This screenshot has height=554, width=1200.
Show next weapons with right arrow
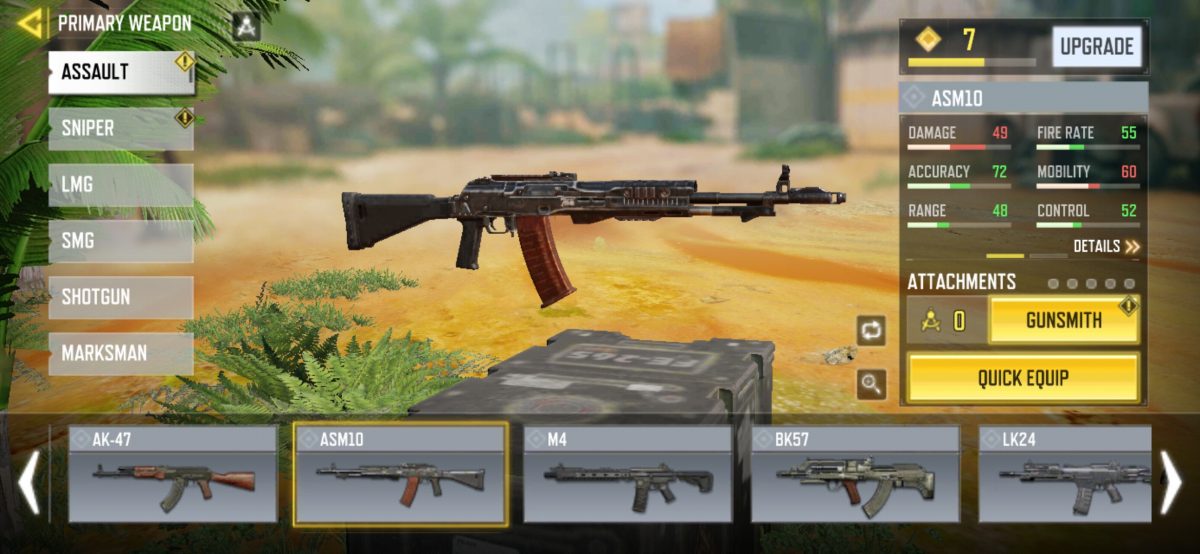pos(1170,482)
